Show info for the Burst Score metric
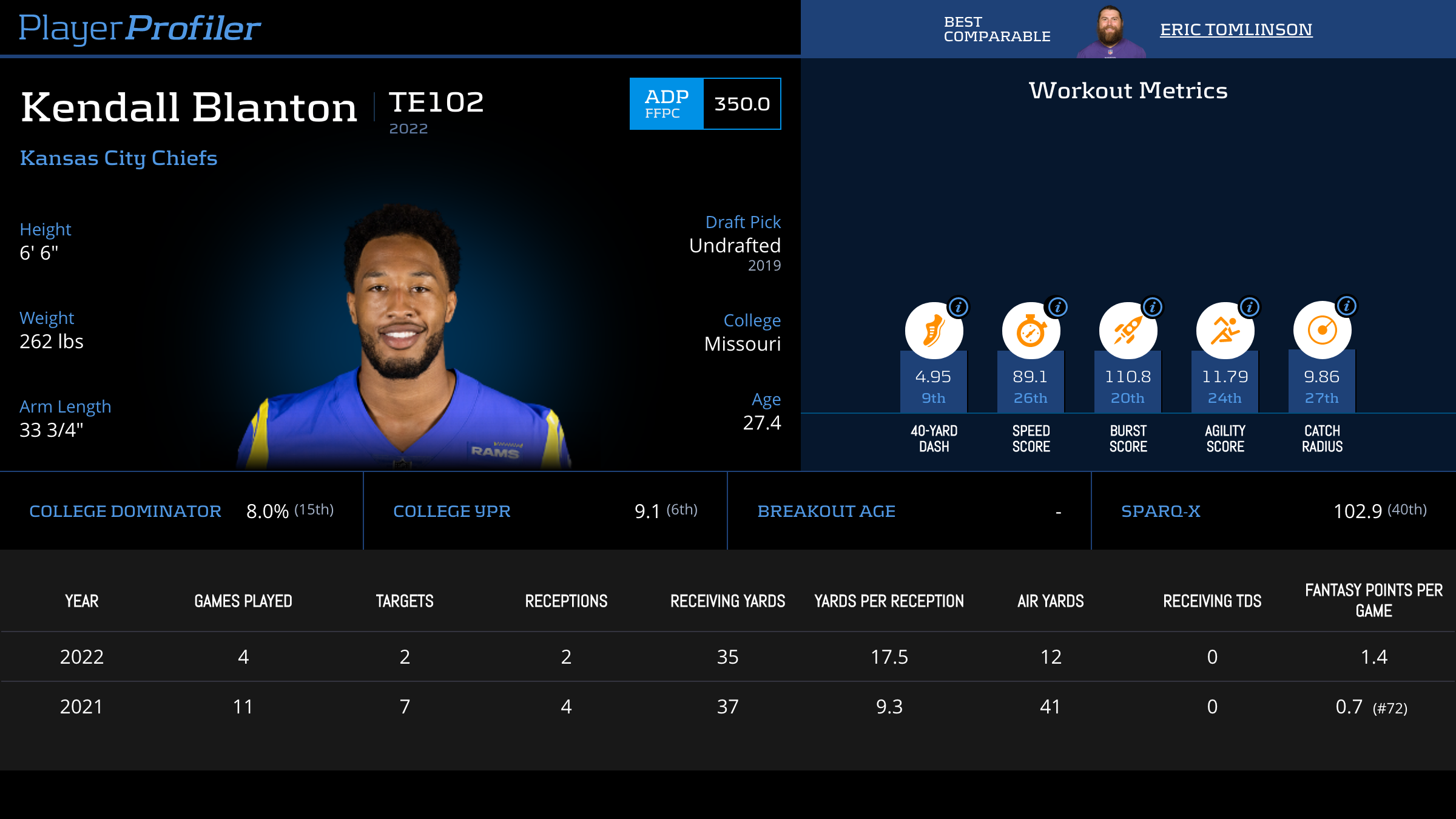This screenshot has height=819, width=1456. coord(1153,307)
